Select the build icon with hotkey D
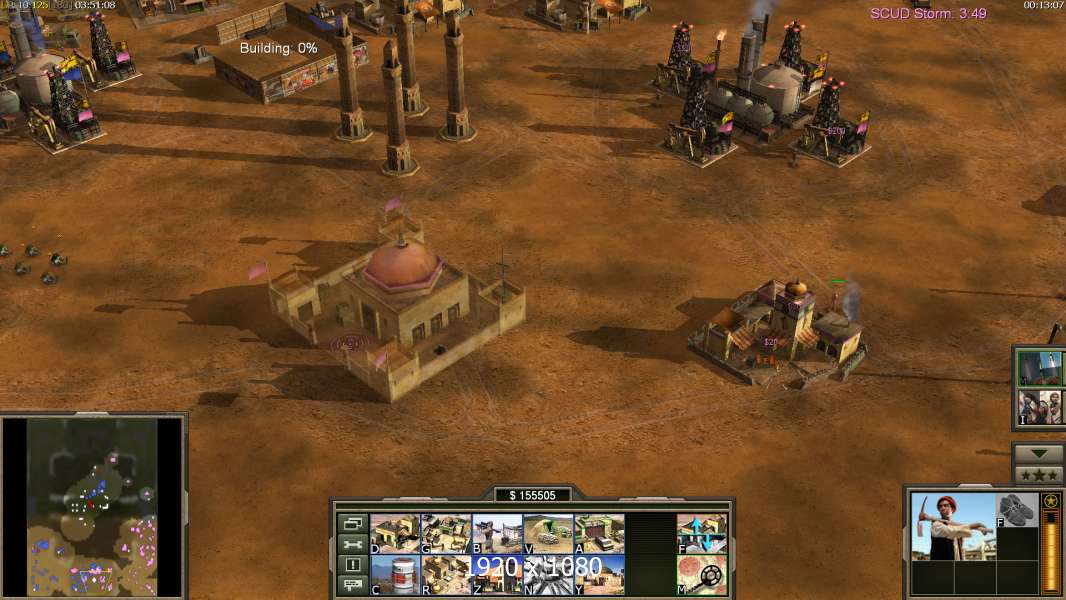The width and height of the screenshot is (1066, 600). [x=395, y=533]
